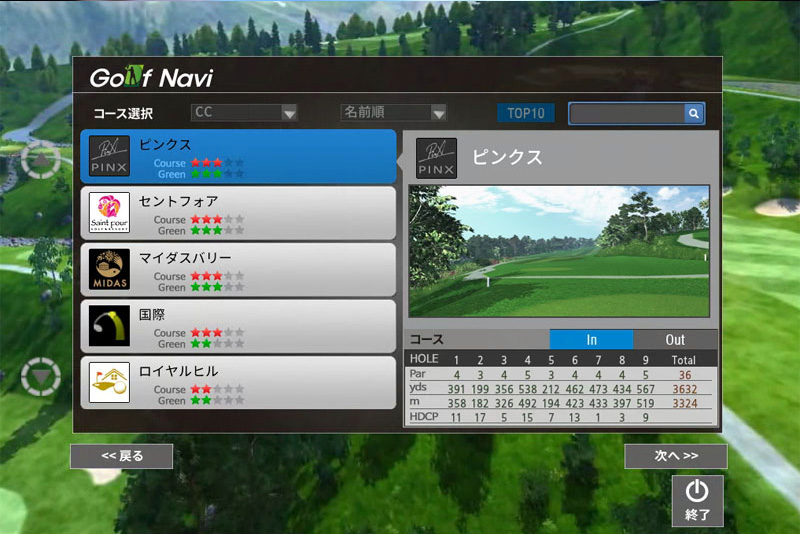The width and height of the screenshot is (800, 534).
Task: Move down the course list with down arrow
Action: 41,376
